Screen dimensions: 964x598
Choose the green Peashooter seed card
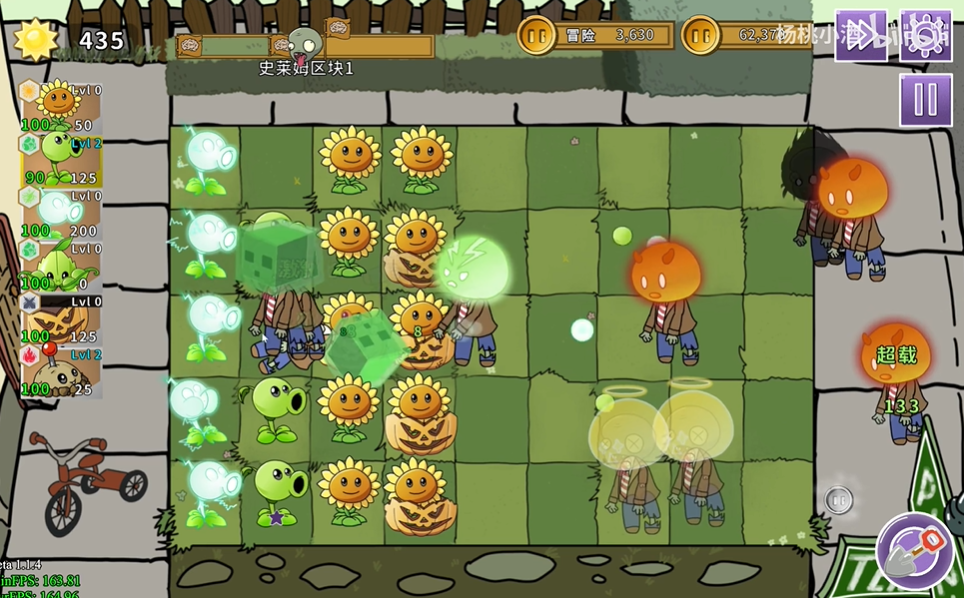61,158
